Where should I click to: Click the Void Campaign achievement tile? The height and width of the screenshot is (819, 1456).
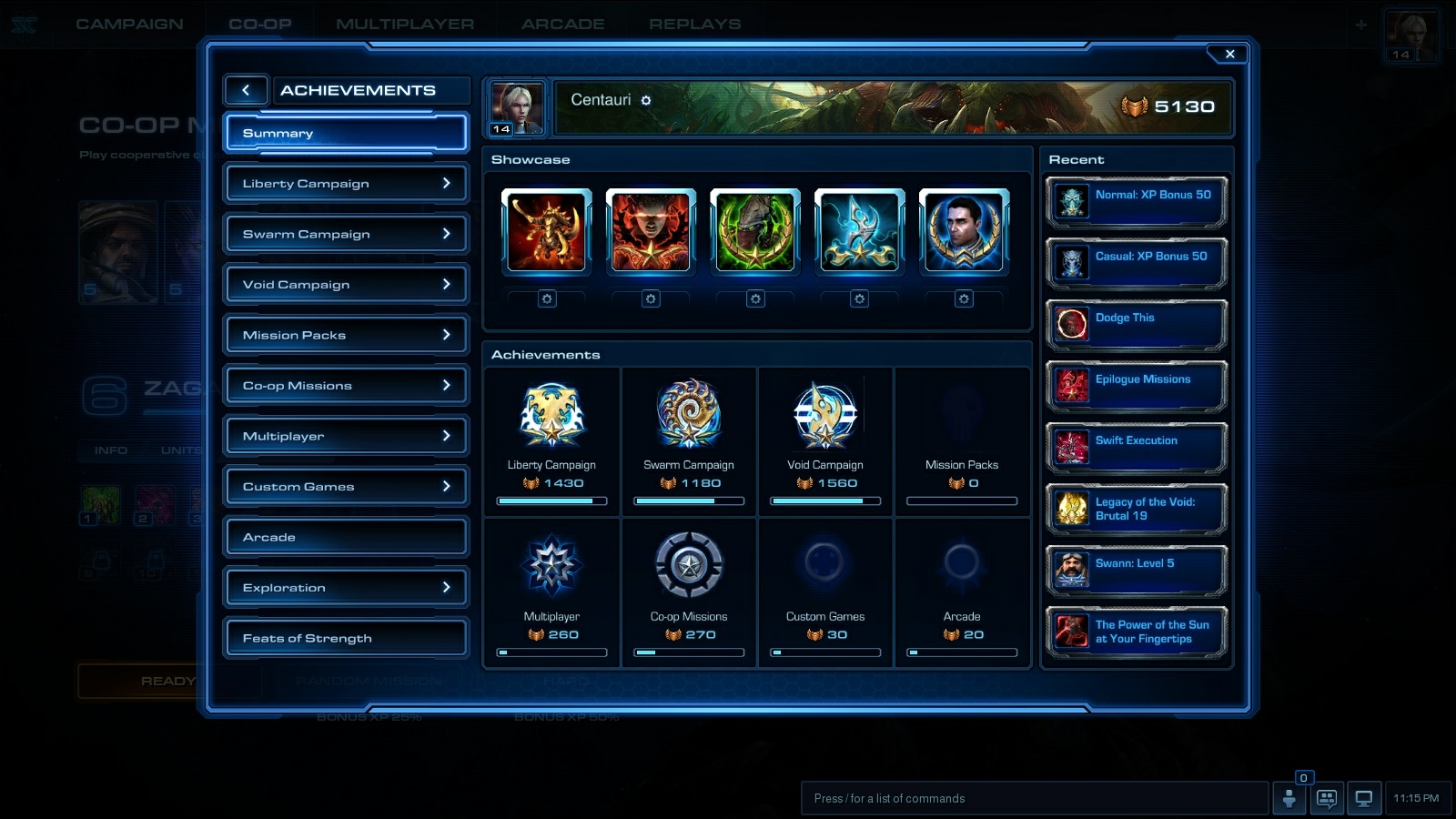click(x=825, y=441)
